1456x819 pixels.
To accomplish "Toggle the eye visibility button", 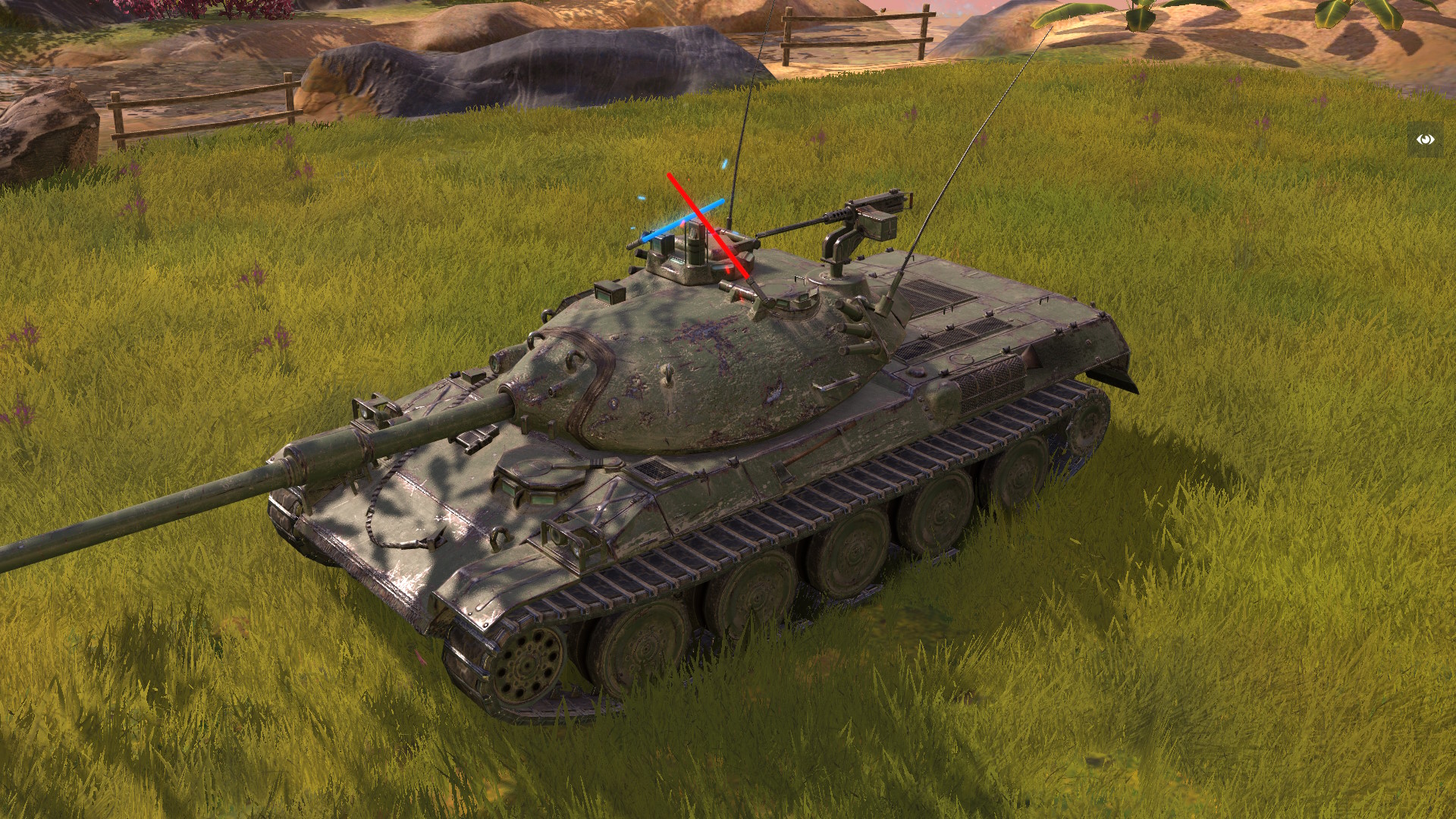I will pos(1426,140).
